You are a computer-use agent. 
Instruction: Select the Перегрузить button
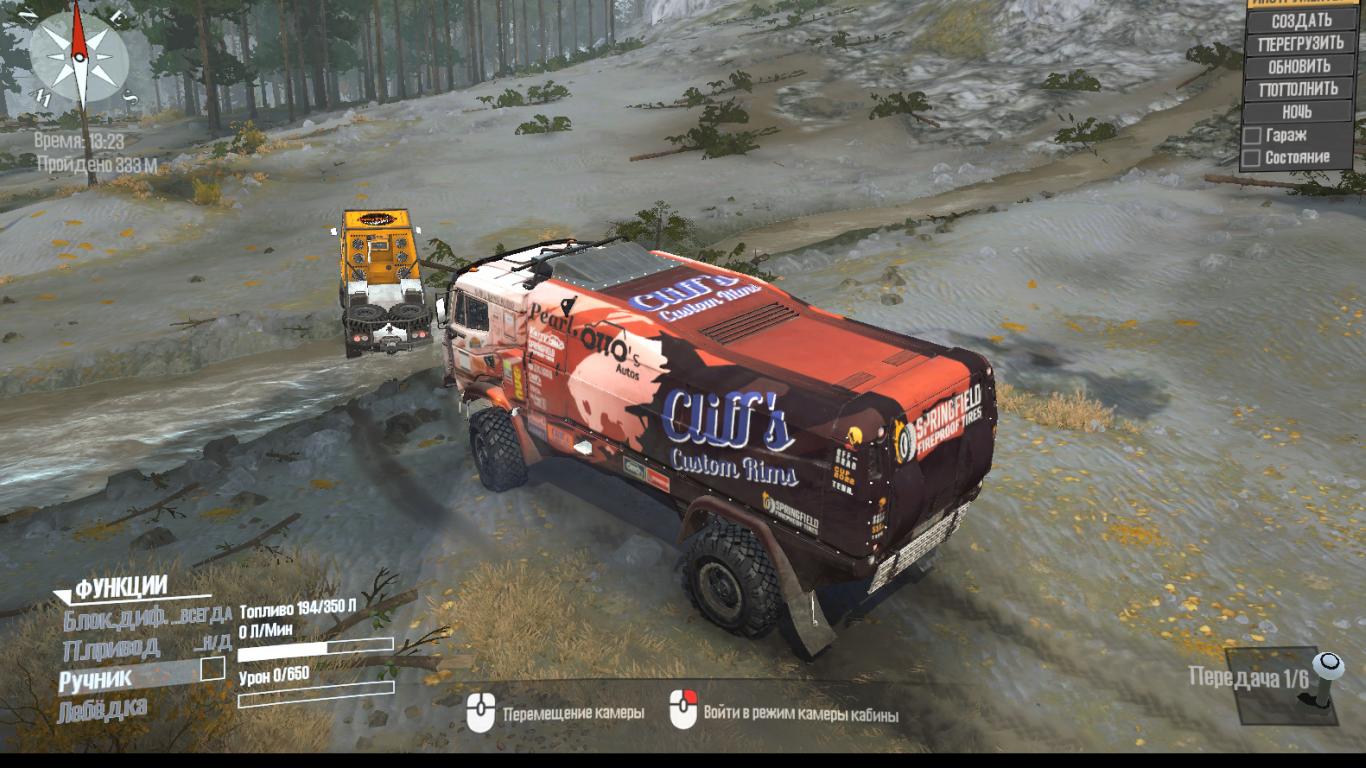point(1301,44)
